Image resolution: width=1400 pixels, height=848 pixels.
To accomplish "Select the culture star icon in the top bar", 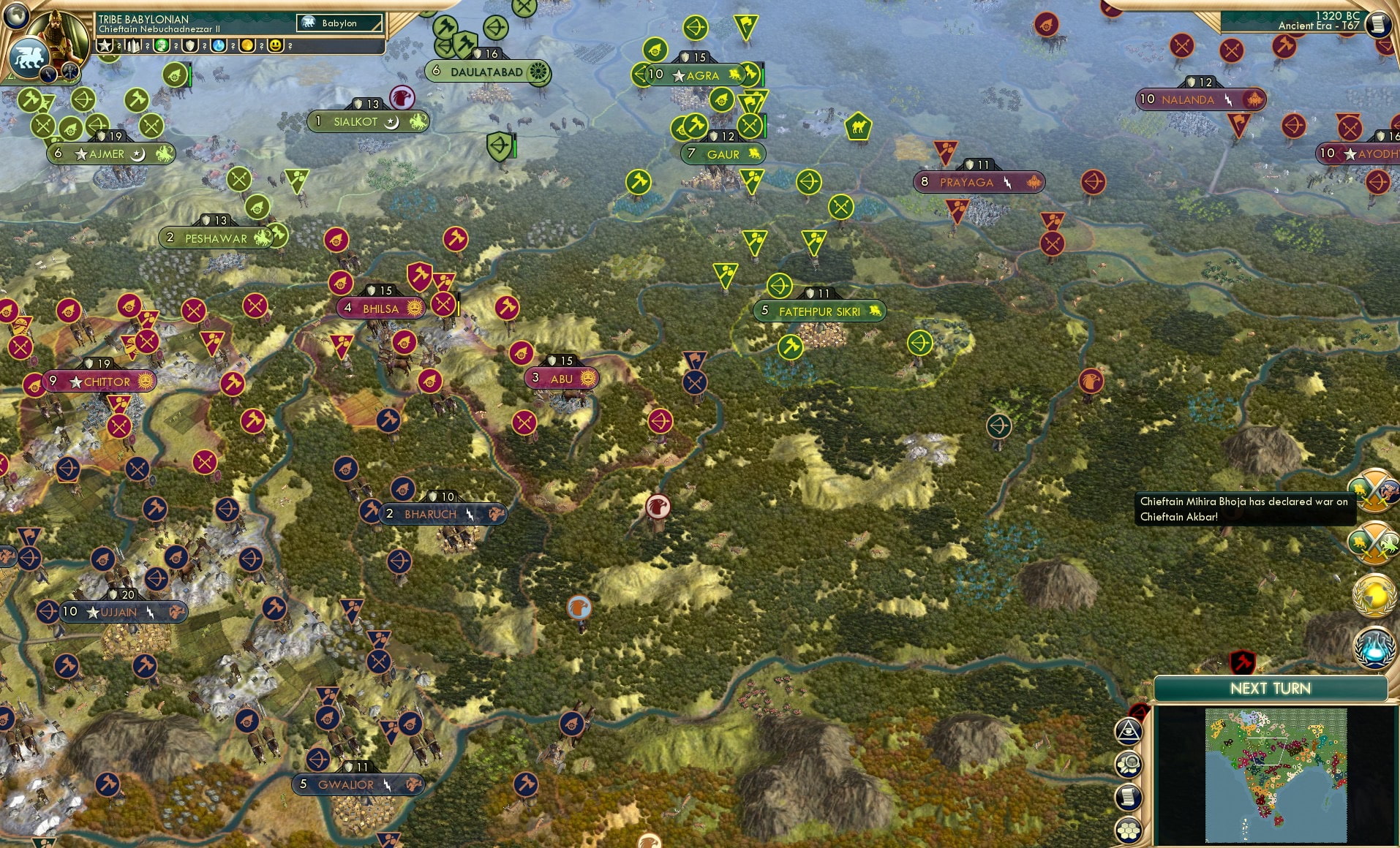I will [105, 45].
